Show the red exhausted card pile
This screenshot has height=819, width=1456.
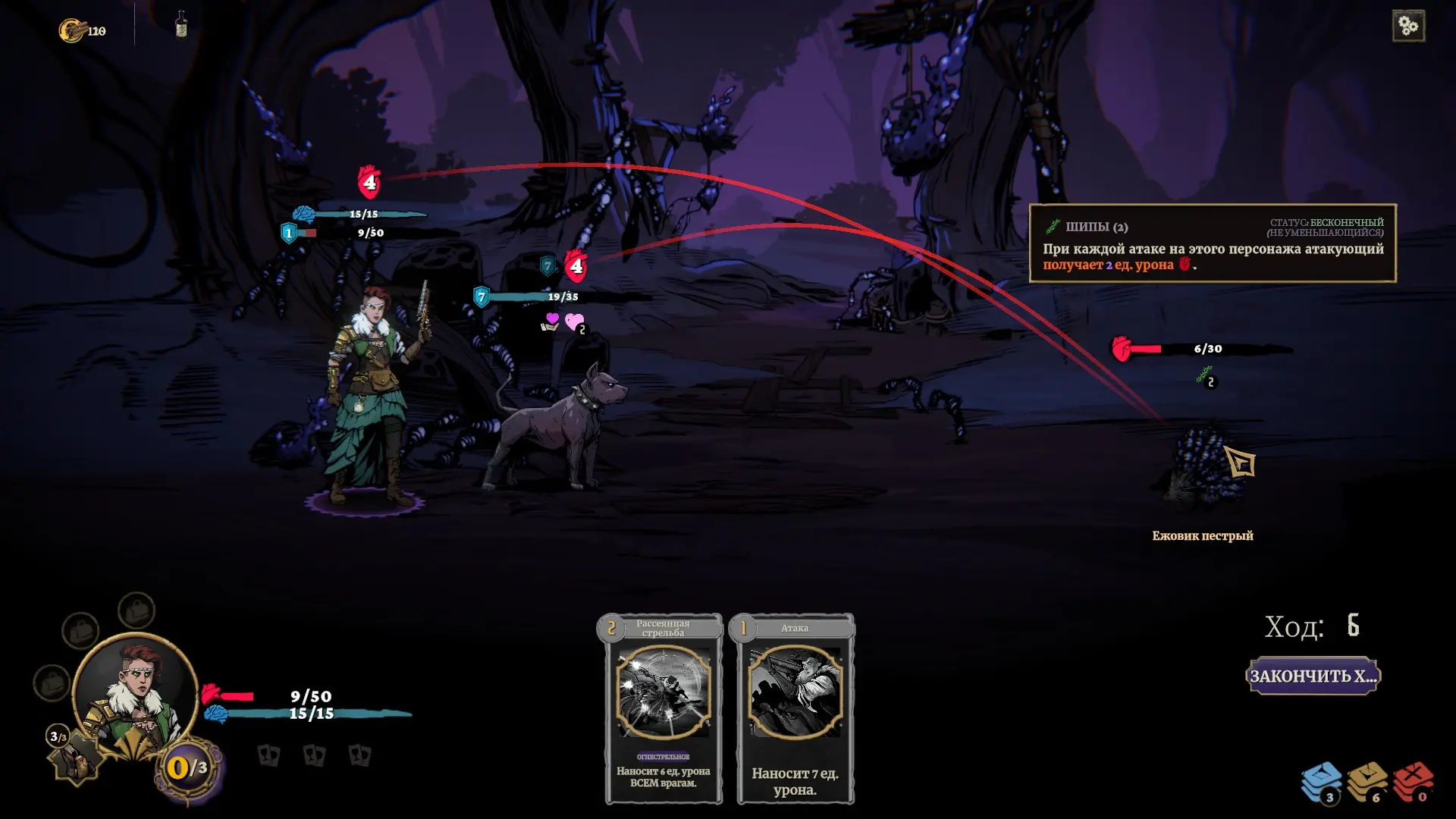[1413, 782]
